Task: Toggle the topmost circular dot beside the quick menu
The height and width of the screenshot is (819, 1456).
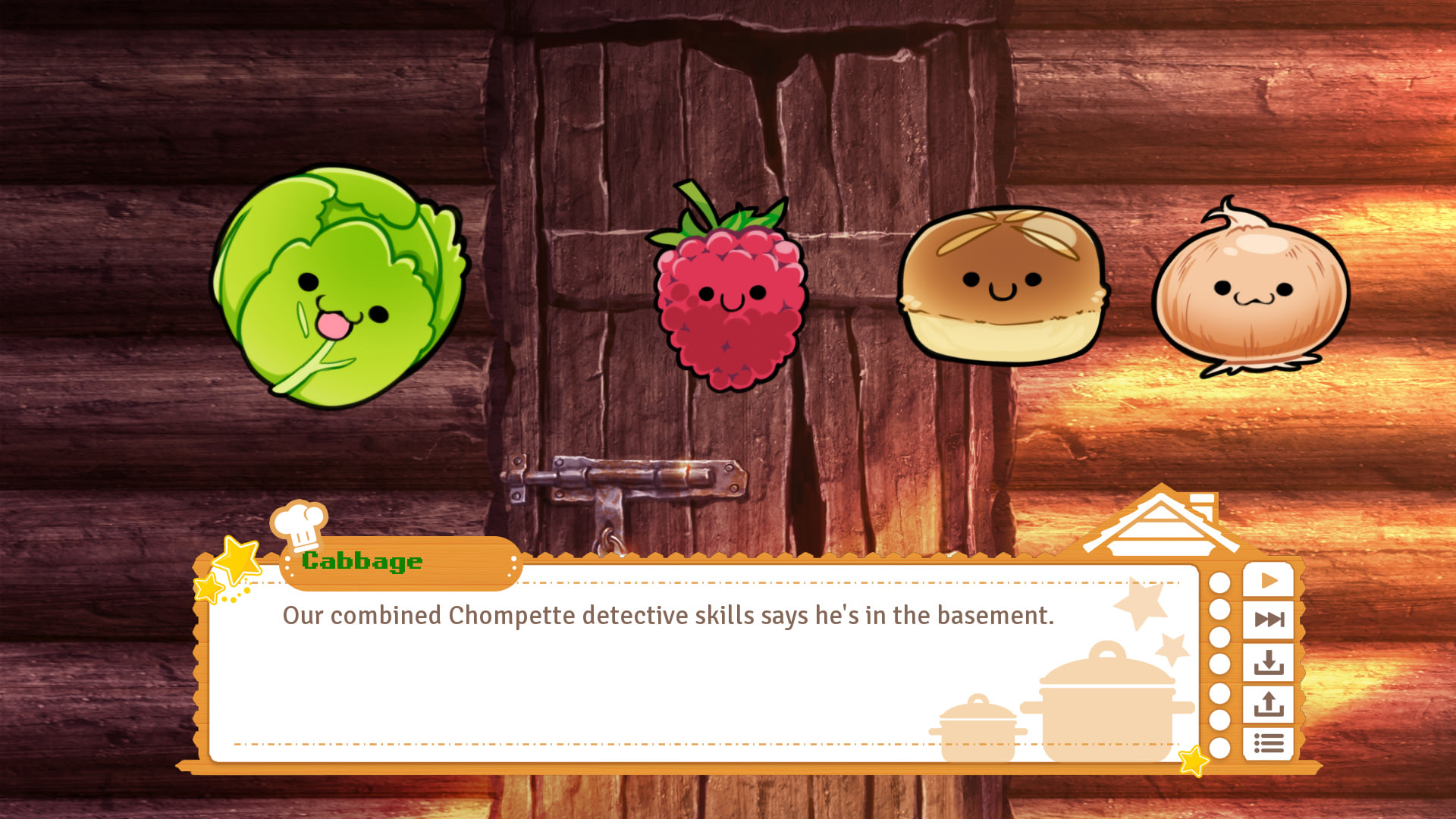Action: pyautogui.click(x=1221, y=582)
